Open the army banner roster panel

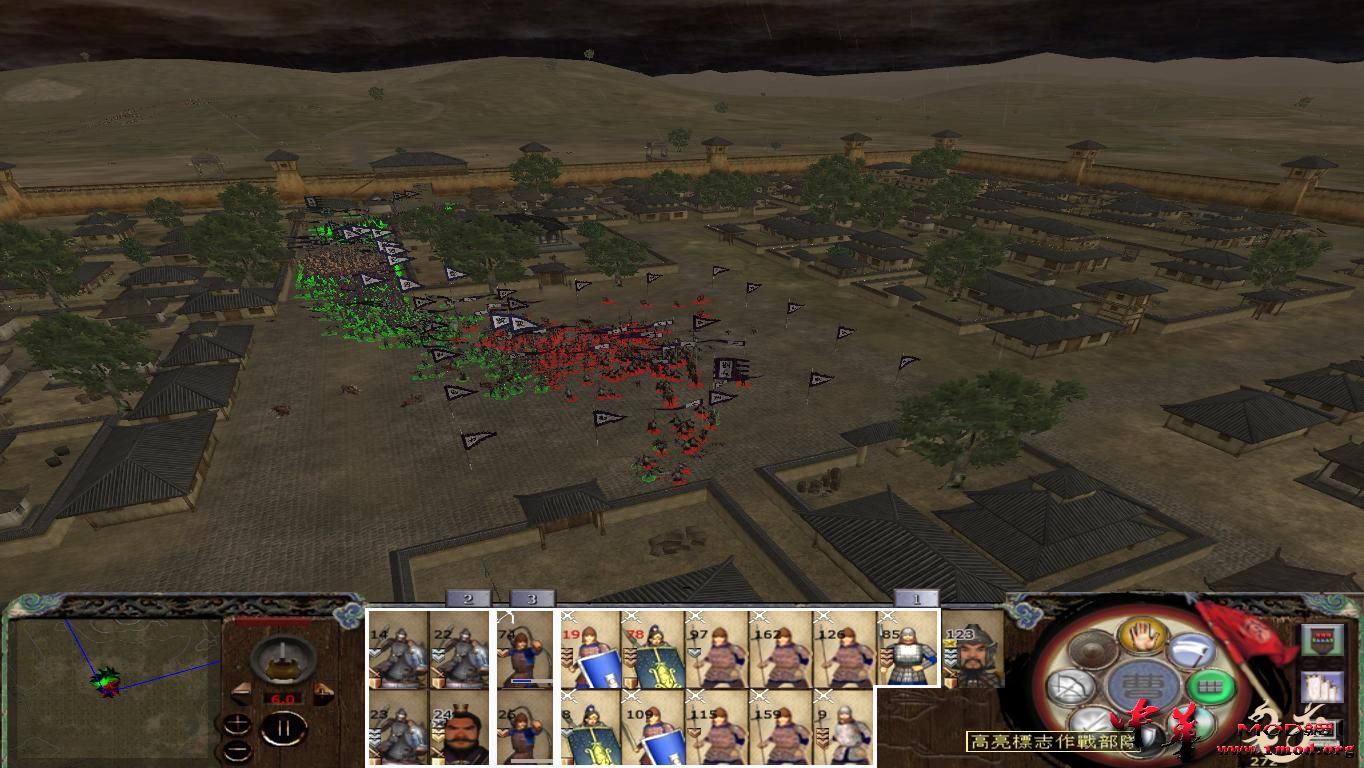pos(1321,640)
